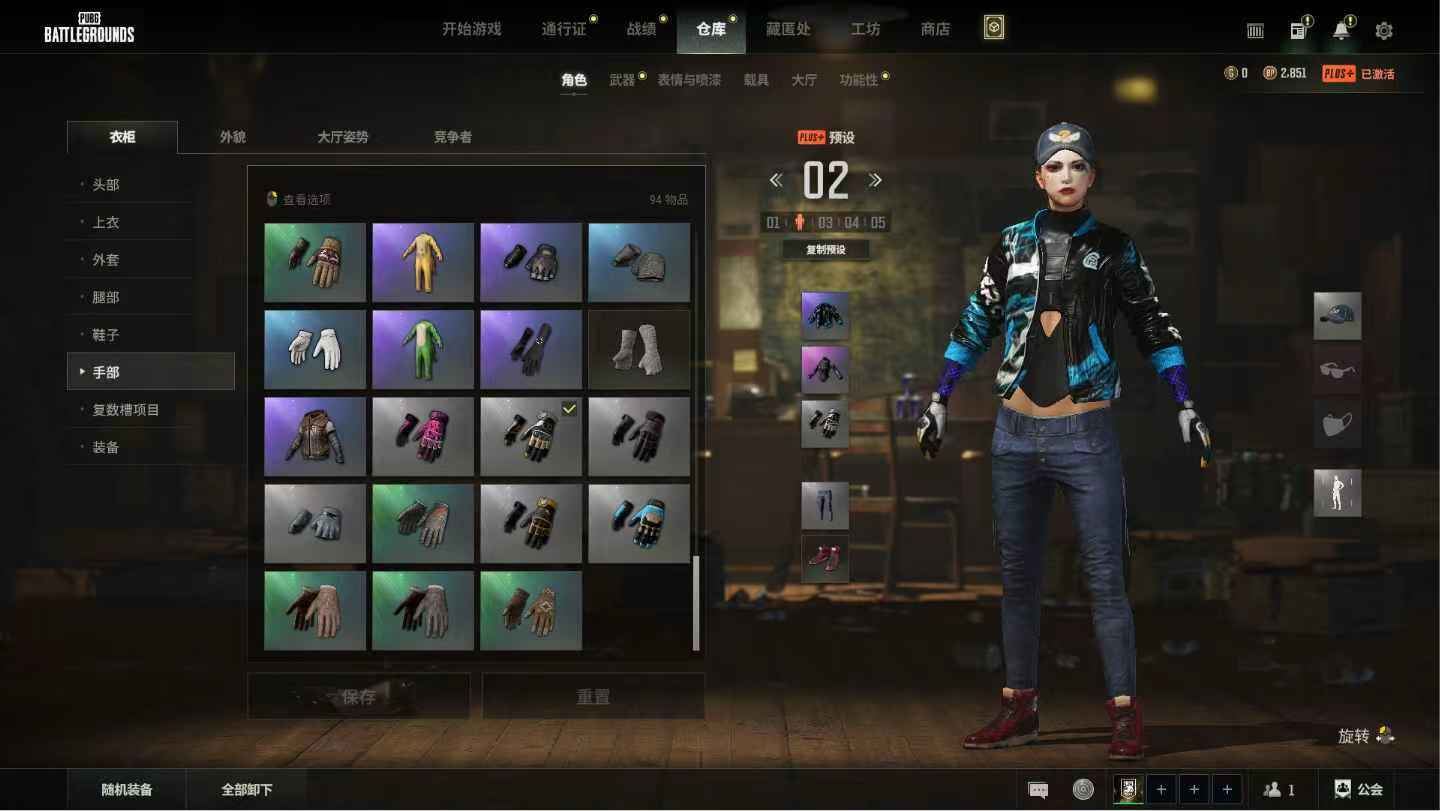Pick the yellow jumpsuit item
1440x811 pixels.
point(423,262)
